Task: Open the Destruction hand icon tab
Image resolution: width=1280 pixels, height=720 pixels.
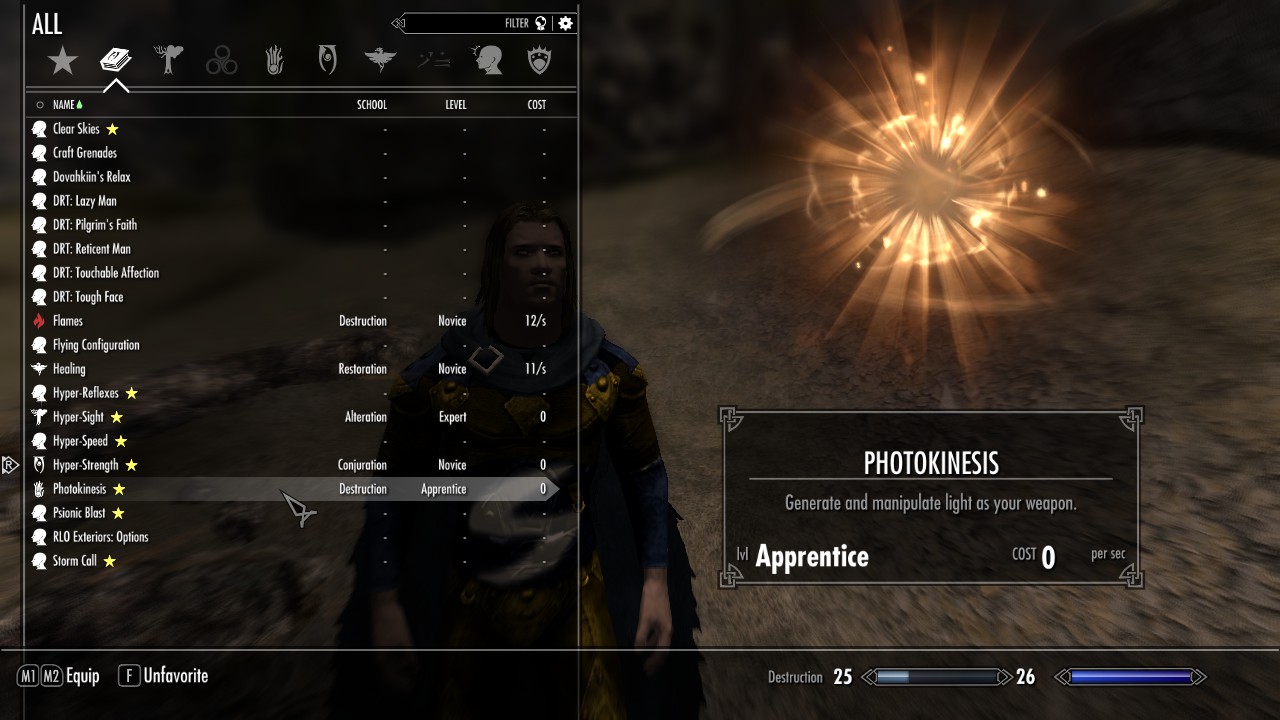Action: [x=275, y=62]
